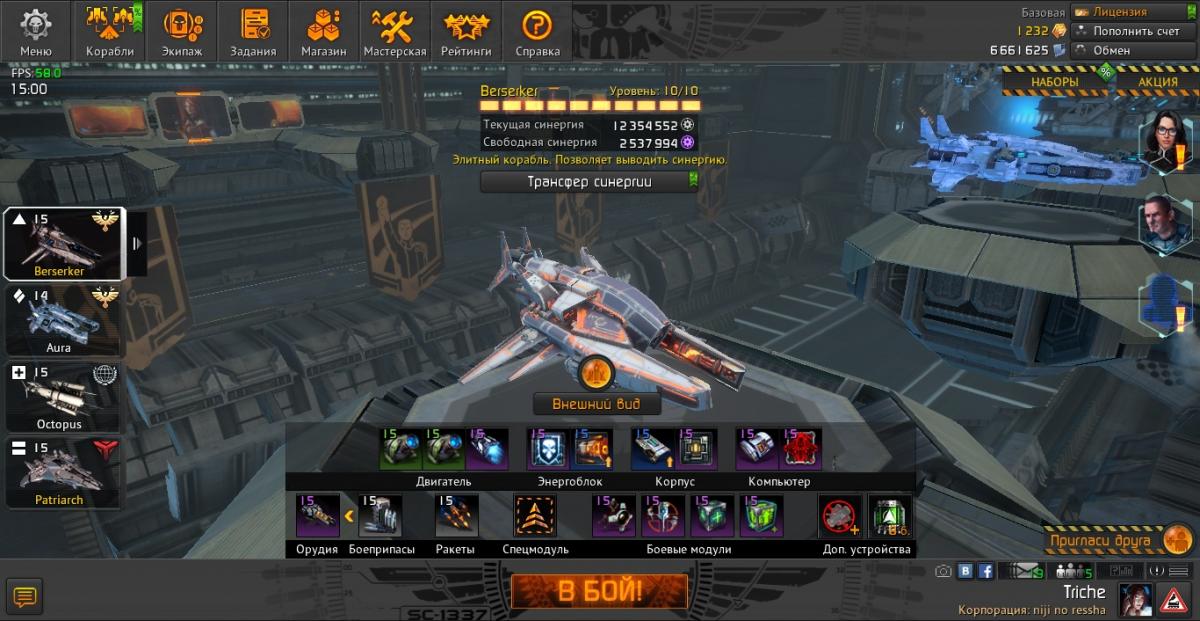Click Пополнить счет to add funds
The width and height of the screenshot is (1200, 621).
click(x=1132, y=31)
